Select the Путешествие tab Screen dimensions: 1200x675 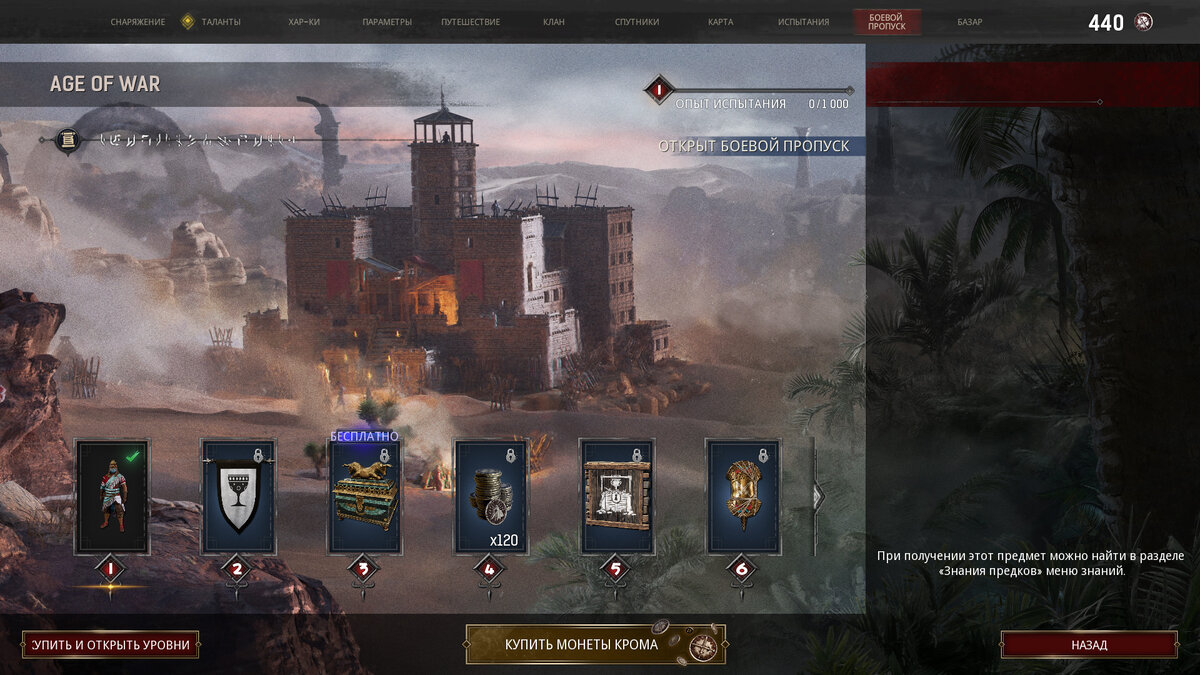click(x=471, y=22)
